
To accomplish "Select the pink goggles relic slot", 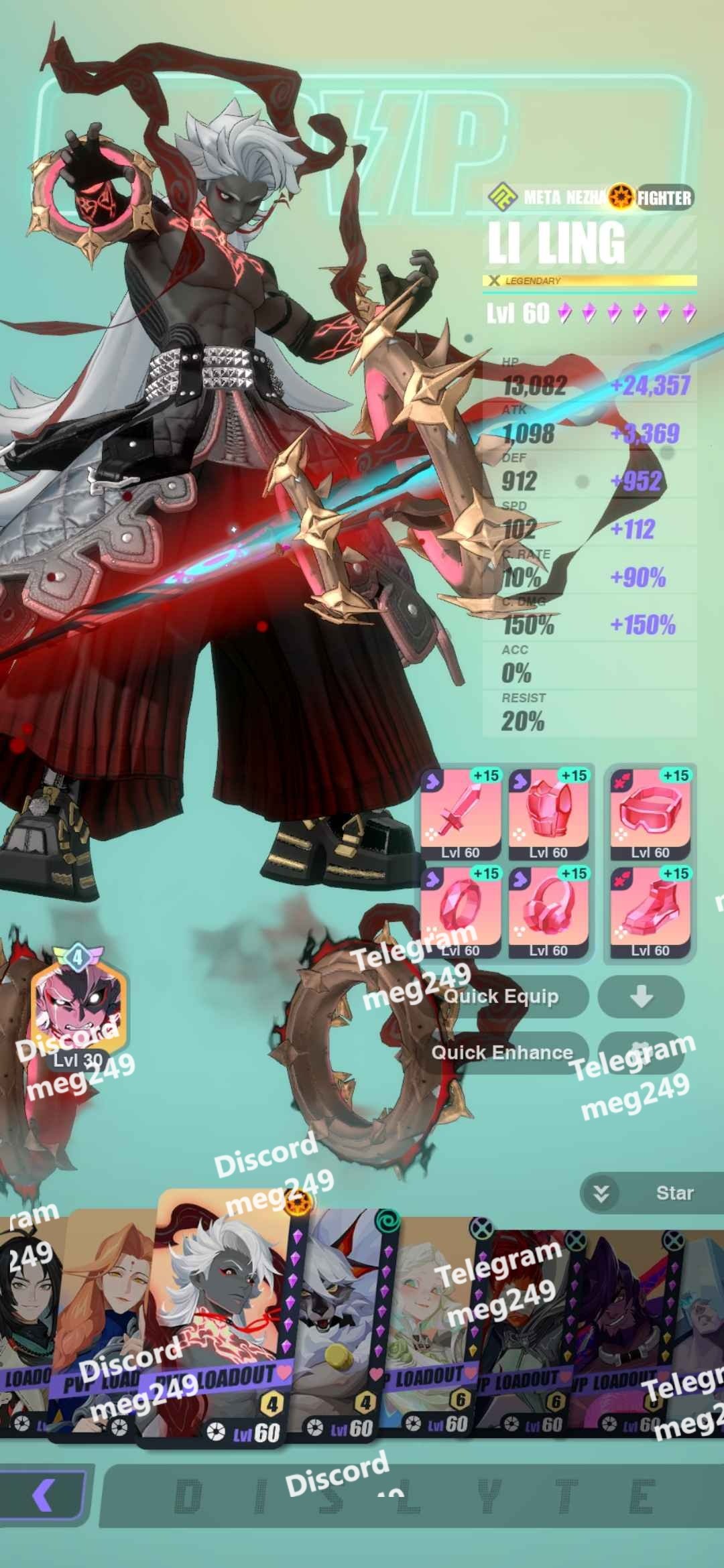I will (x=650, y=814).
